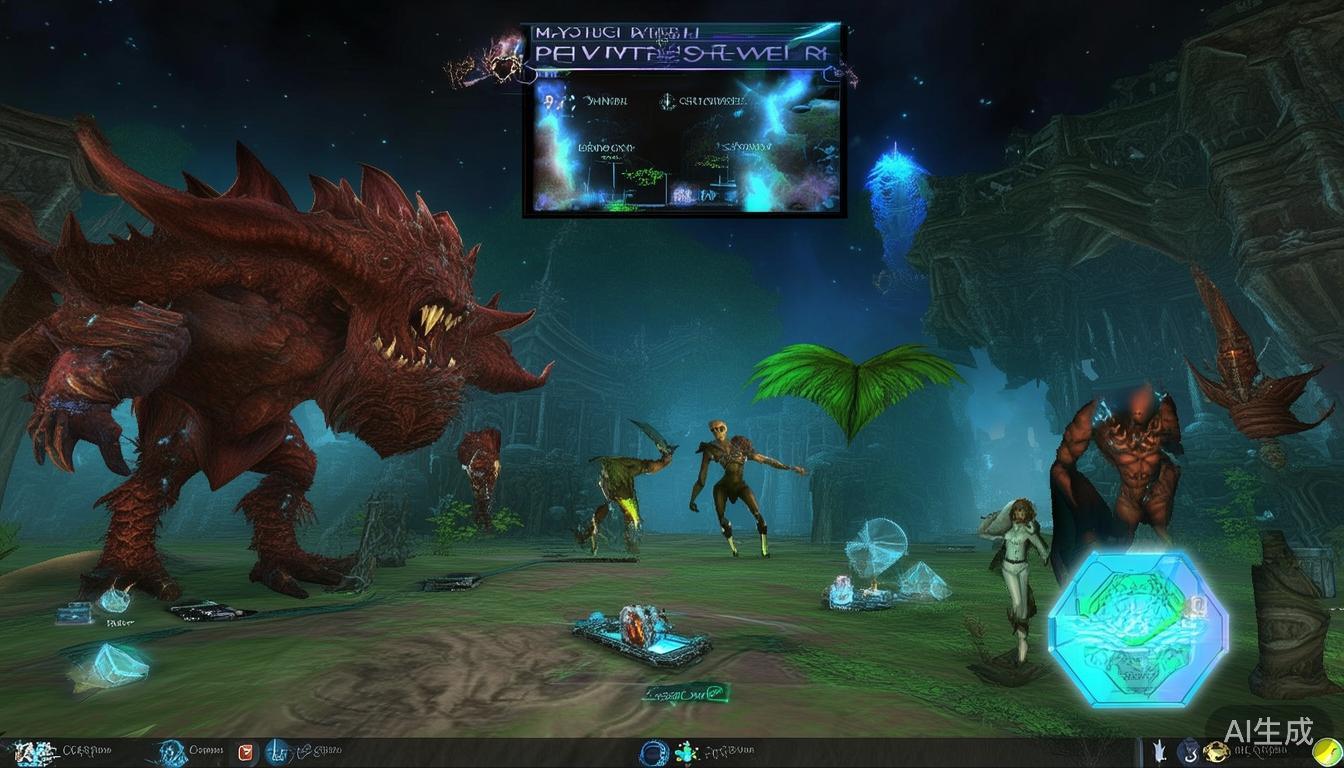Select the teal splat creature icon
The image size is (1344, 768).
[686, 752]
